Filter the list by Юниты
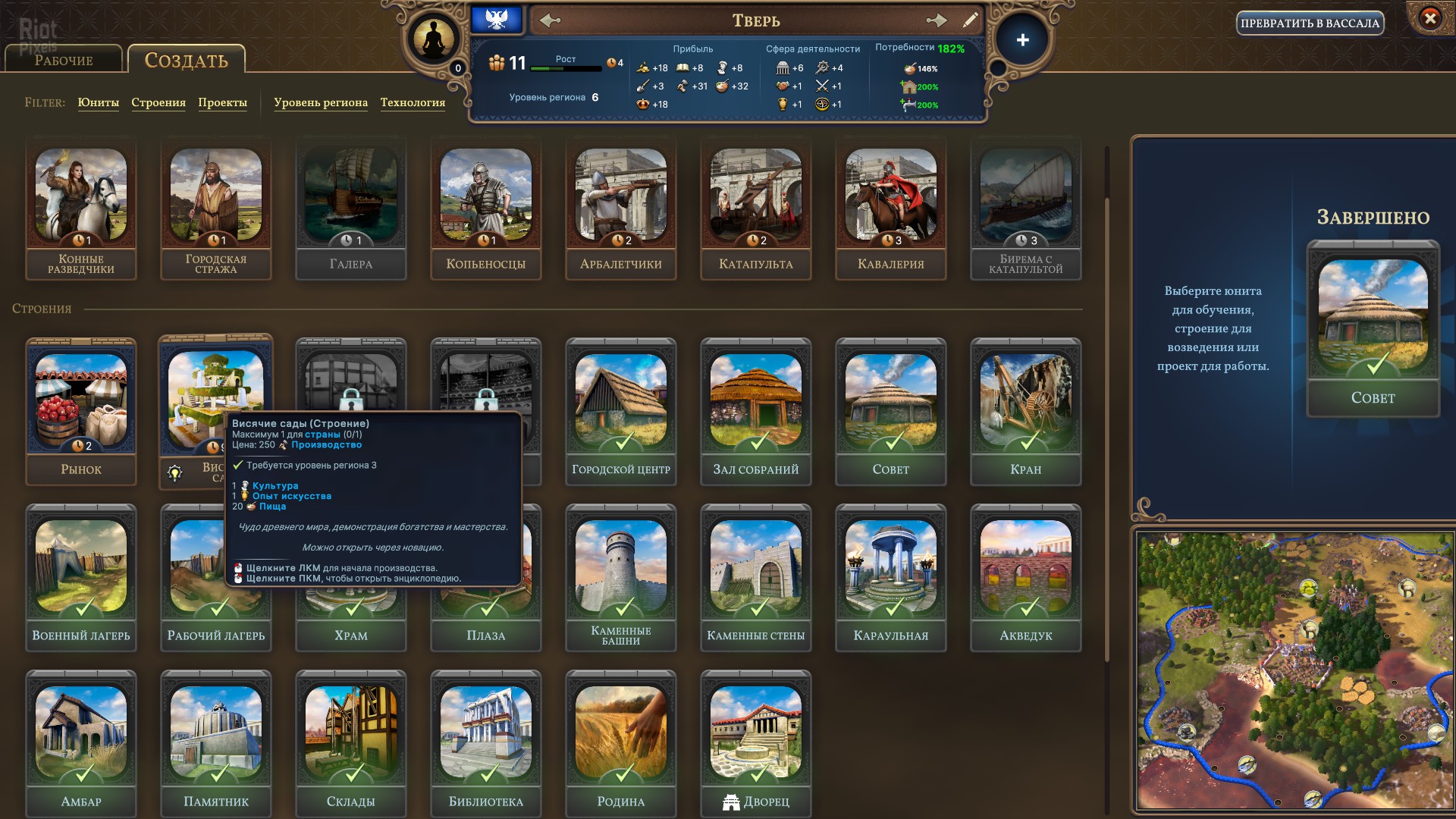This screenshot has width=1456, height=819. click(x=98, y=102)
